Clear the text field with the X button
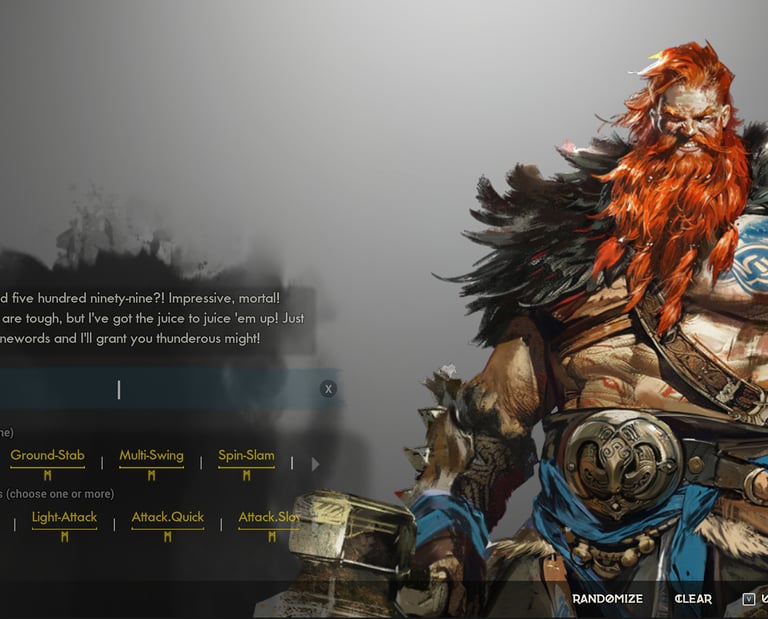768x619 pixels. pyautogui.click(x=328, y=389)
